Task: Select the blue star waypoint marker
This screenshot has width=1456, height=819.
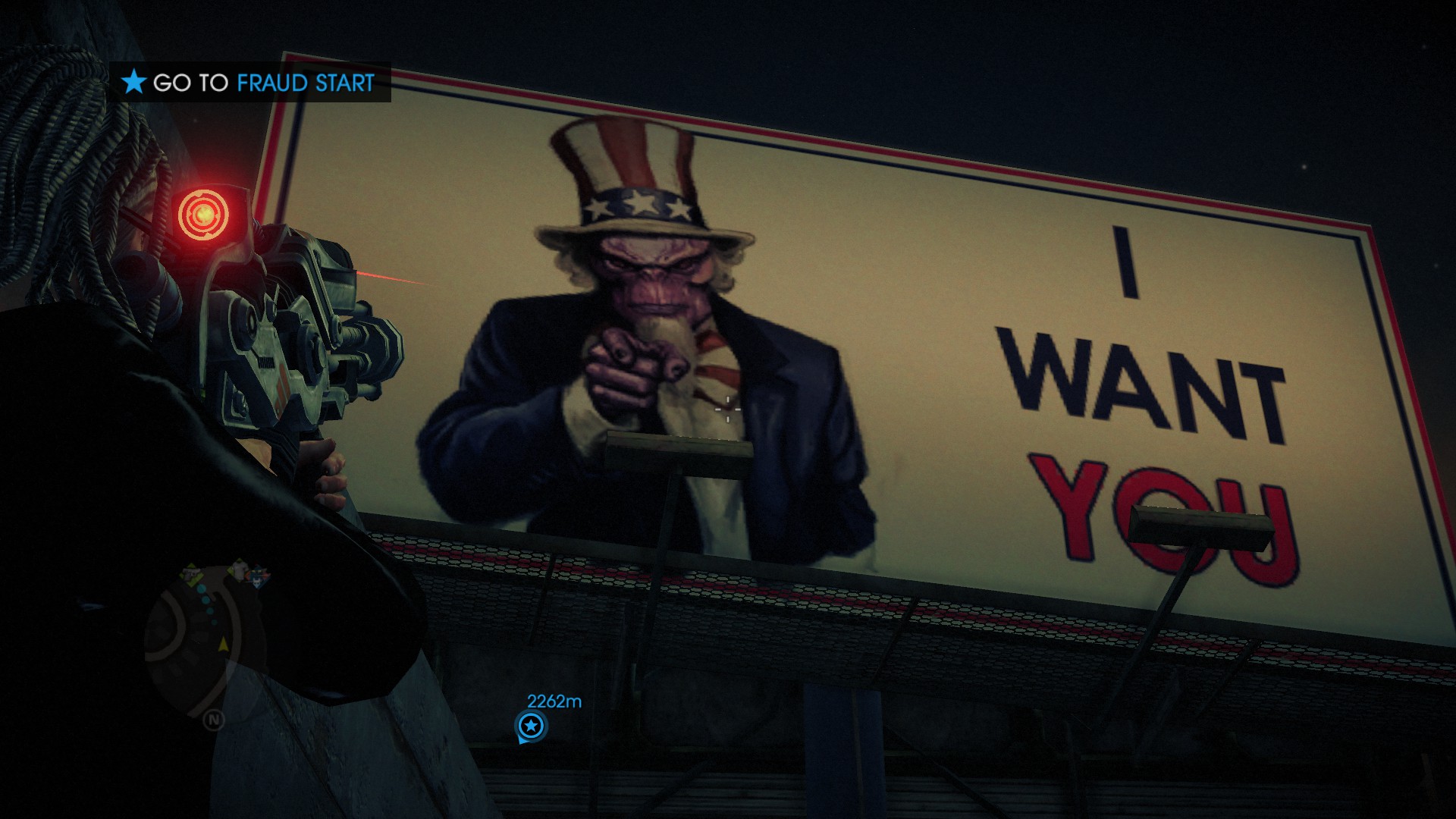Action: pos(531,726)
